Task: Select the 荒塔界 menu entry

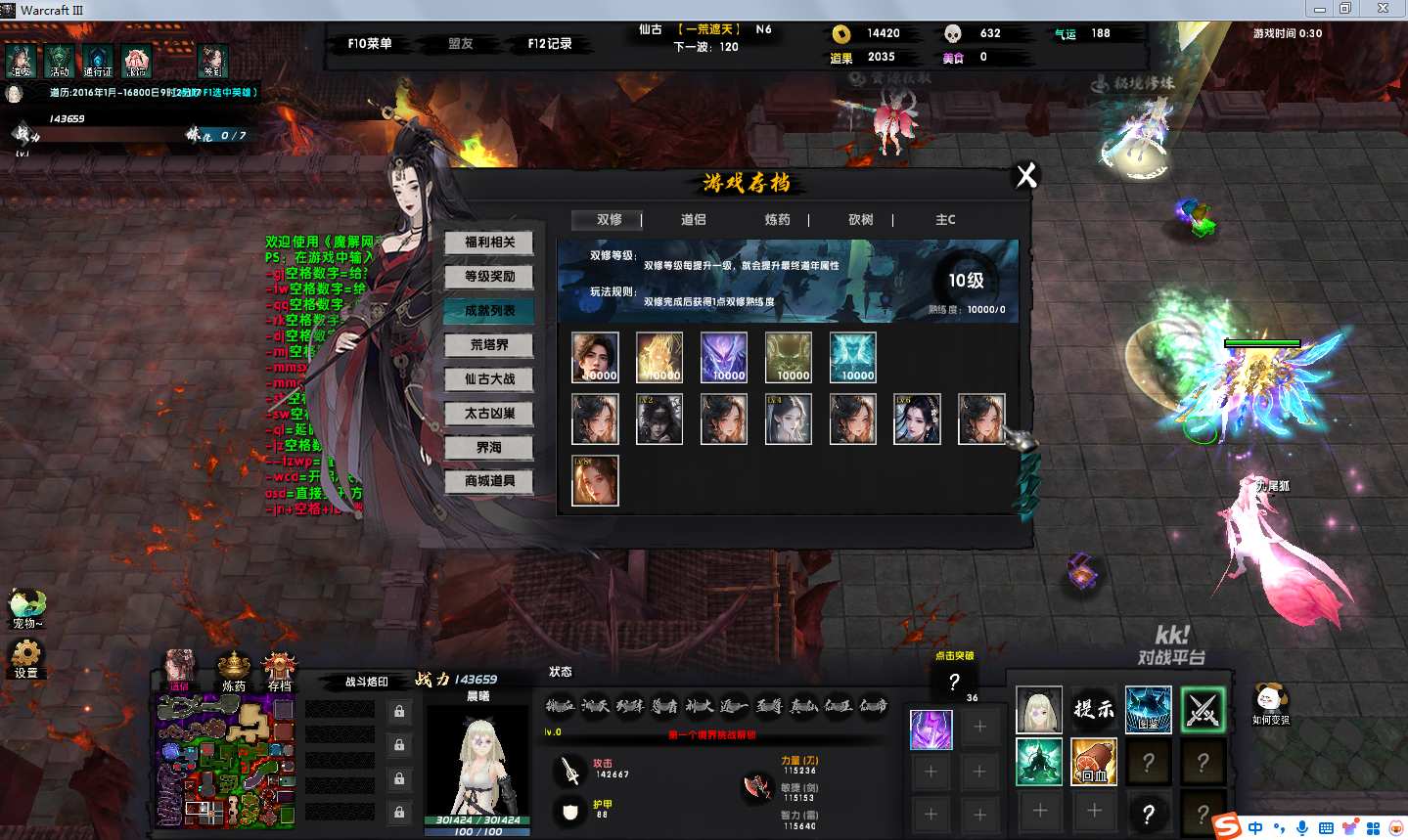Action: point(489,345)
